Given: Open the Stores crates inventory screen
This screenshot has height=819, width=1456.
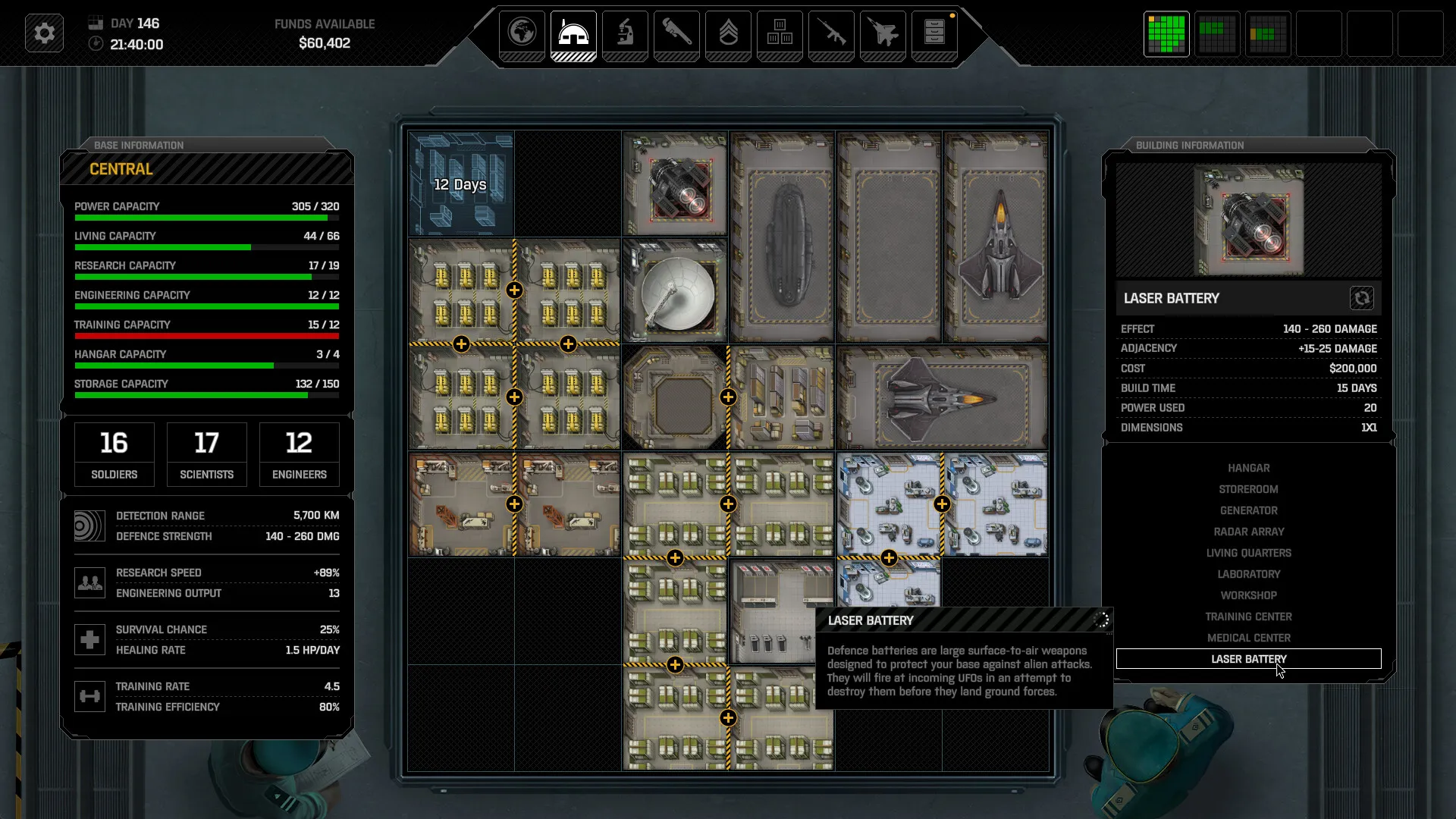Looking at the screenshot, I should click(780, 34).
